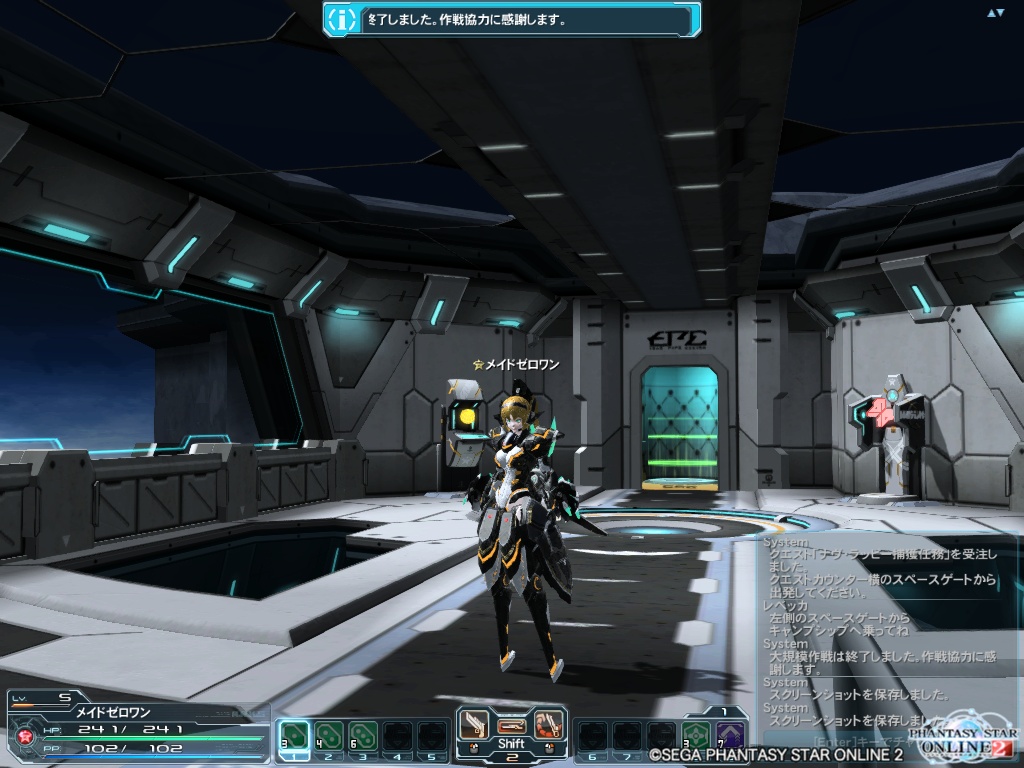The width and height of the screenshot is (1024, 768).
Task: Toggle the small up/down arrows indicator
Action: (995, 13)
